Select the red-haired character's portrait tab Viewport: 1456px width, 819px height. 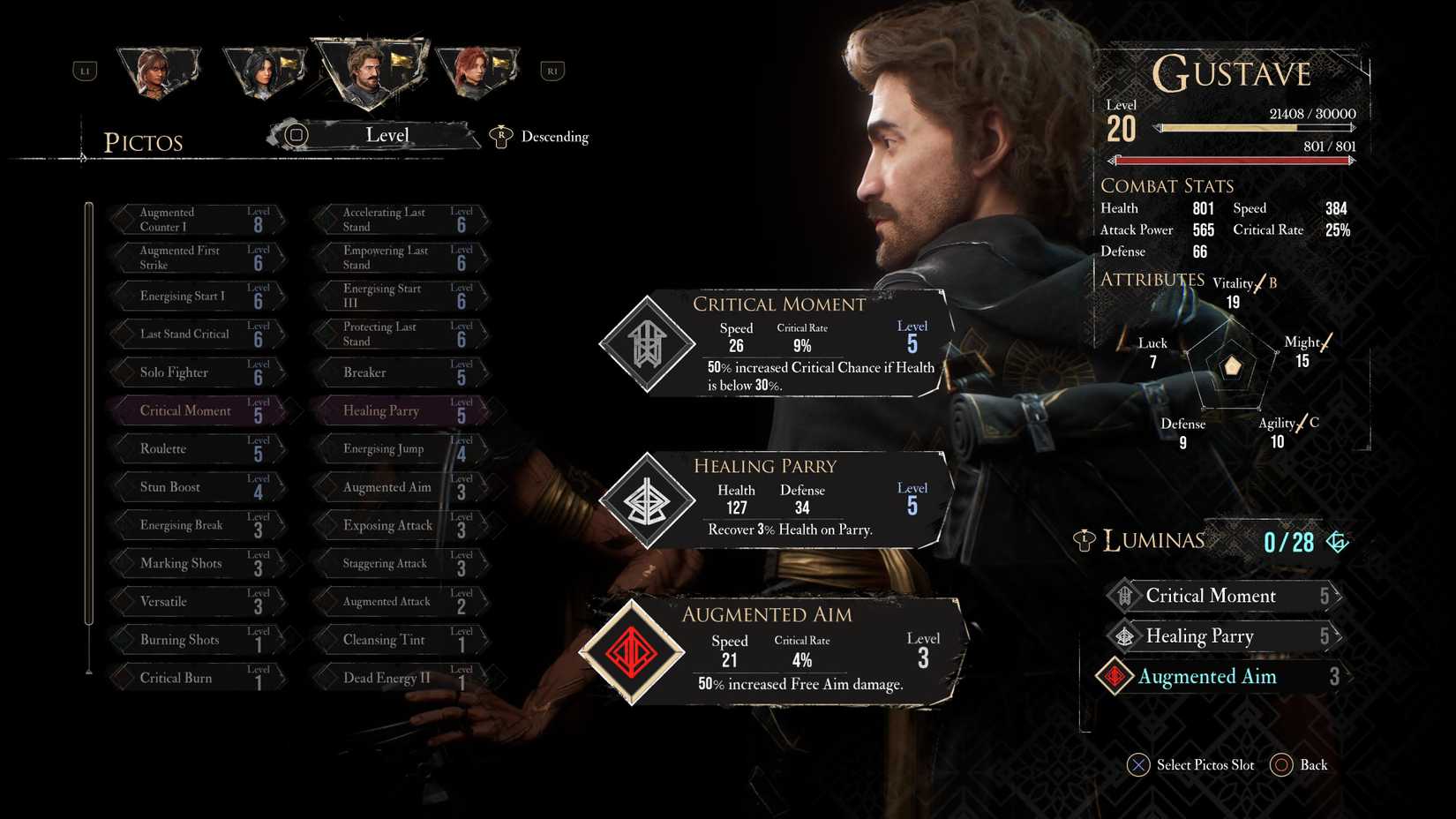[x=477, y=71]
